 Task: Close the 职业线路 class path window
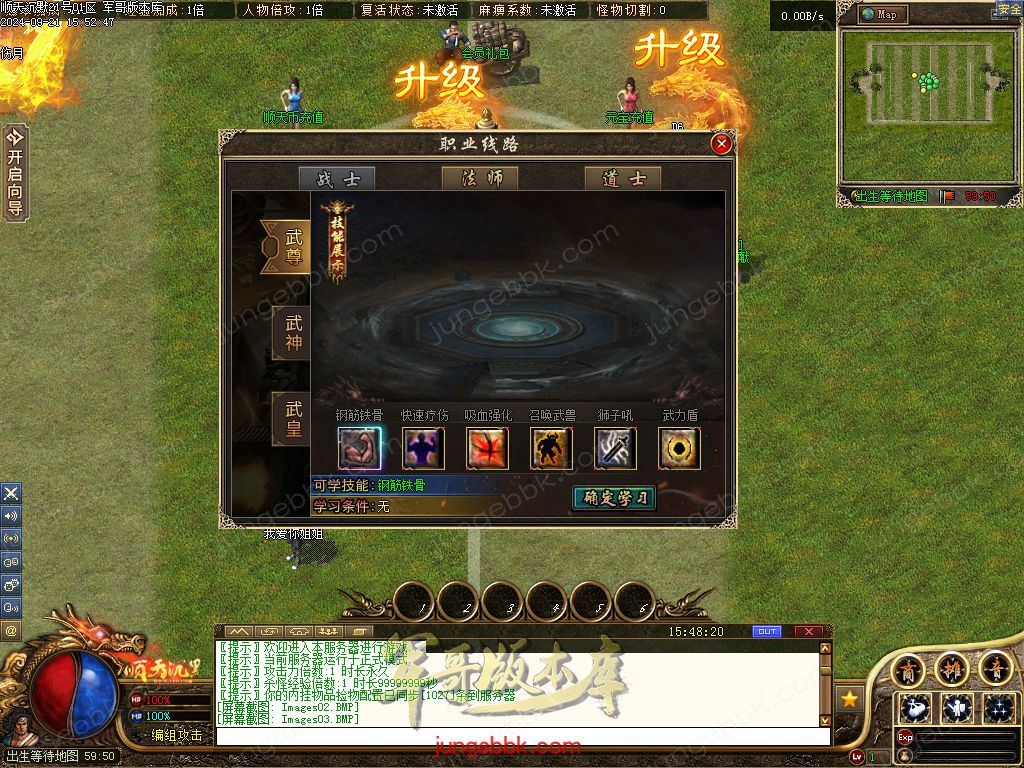pos(721,144)
